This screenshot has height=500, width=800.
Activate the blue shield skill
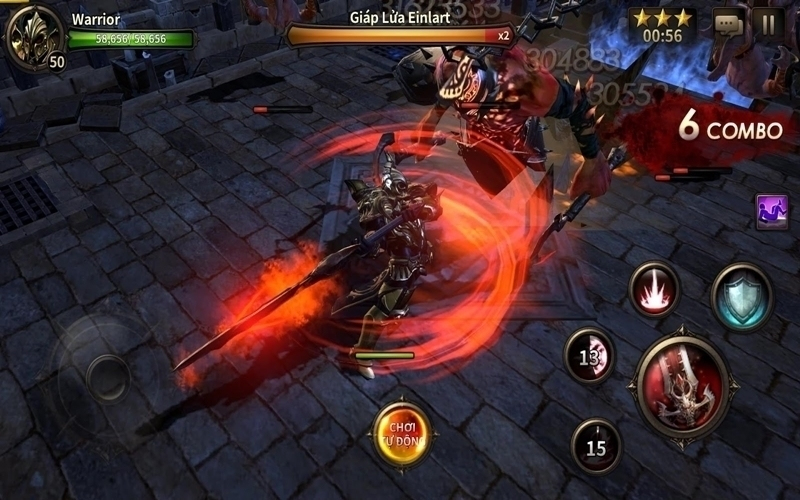coord(742,297)
